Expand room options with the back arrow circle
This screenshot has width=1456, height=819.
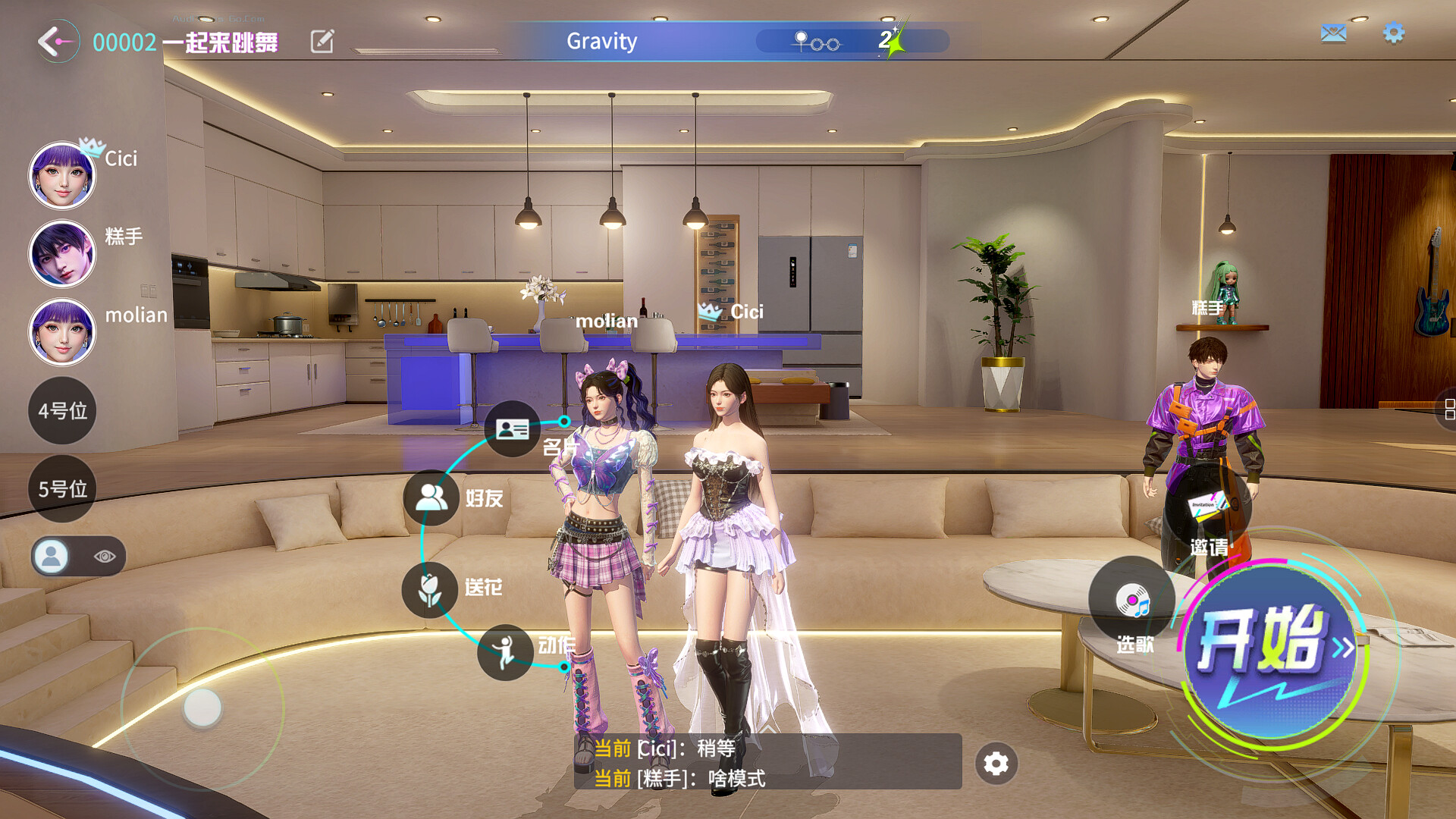tap(55, 41)
